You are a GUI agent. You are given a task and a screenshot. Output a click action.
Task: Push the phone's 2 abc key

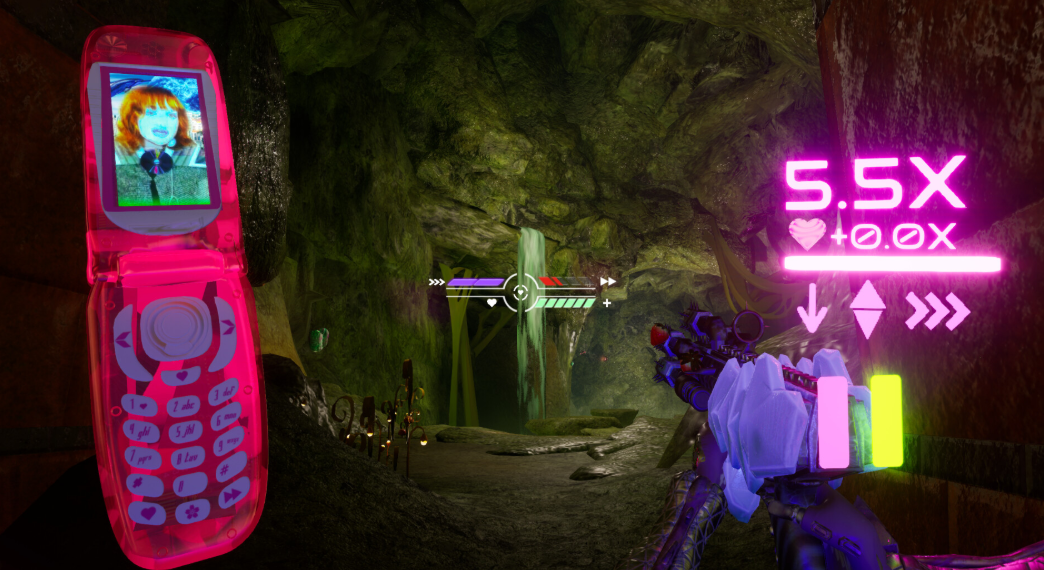pyautogui.click(x=186, y=405)
